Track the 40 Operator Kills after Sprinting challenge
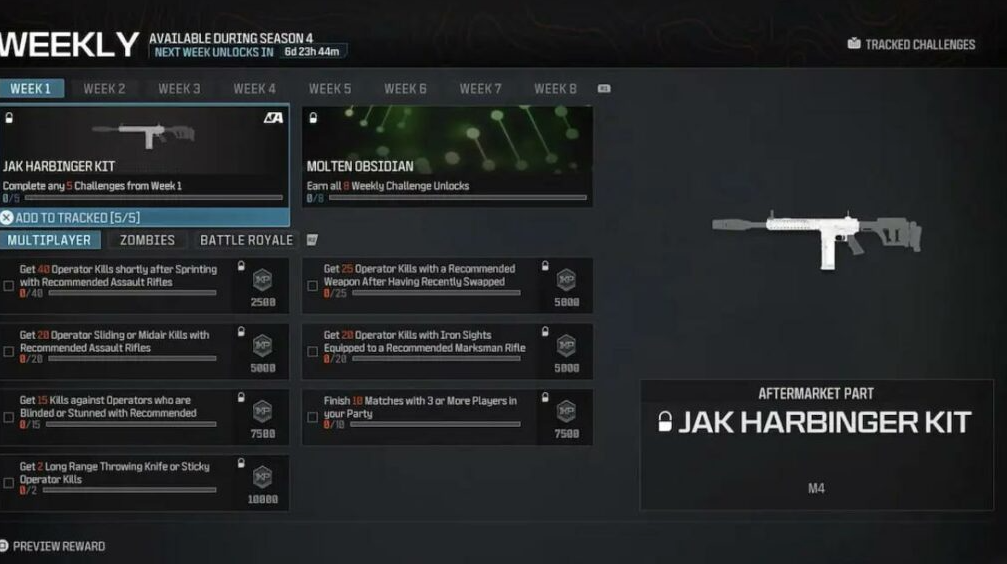This screenshot has width=1007, height=564. pos(9,286)
